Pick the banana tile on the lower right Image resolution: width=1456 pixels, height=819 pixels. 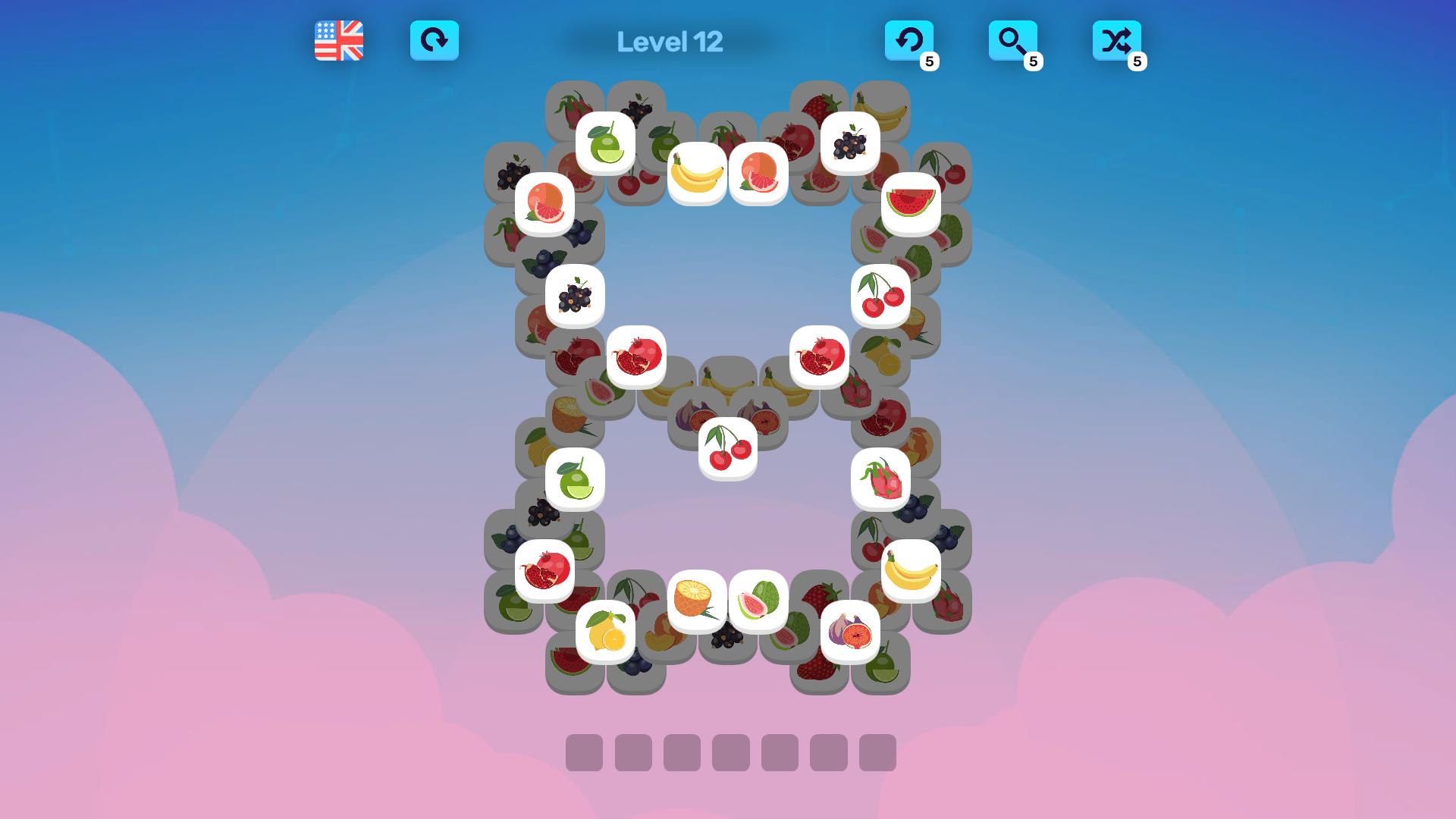click(x=910, y=572)
